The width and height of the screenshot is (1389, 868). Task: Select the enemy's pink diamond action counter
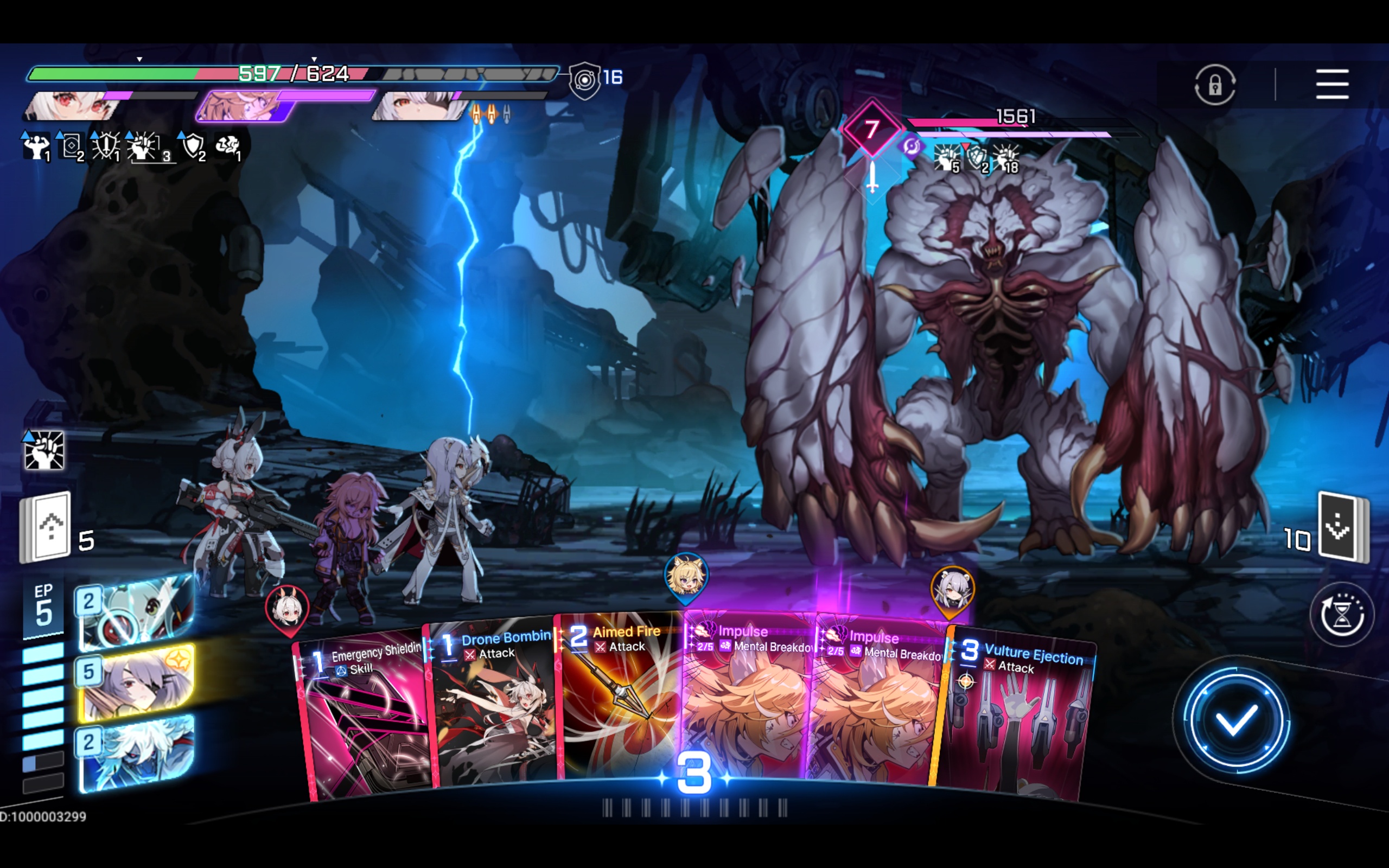click(x=871, y=129)
